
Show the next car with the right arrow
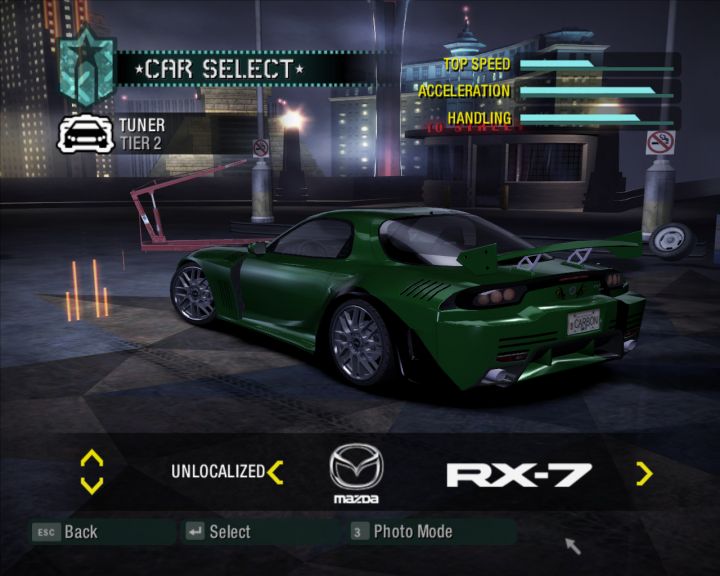click(x=644, y=473)
